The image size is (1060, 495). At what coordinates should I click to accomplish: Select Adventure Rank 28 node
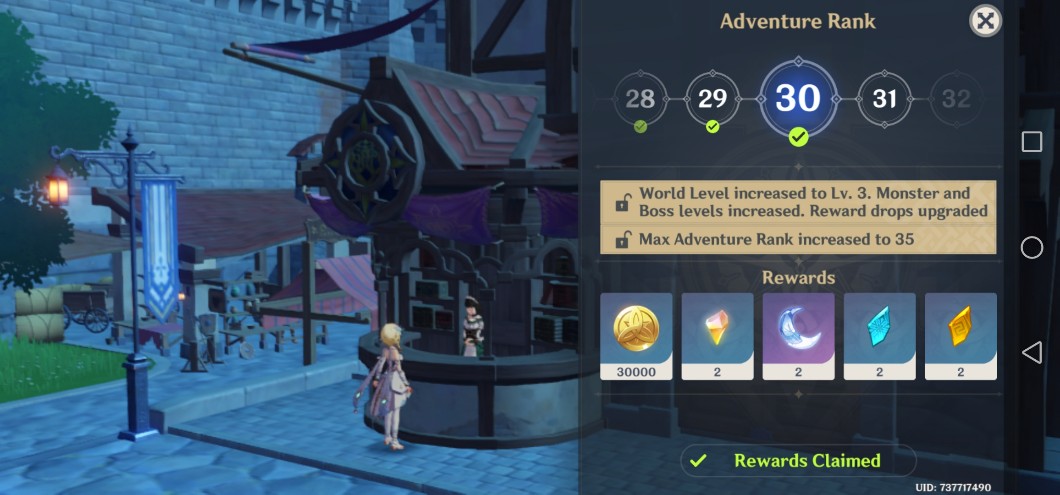640,98
